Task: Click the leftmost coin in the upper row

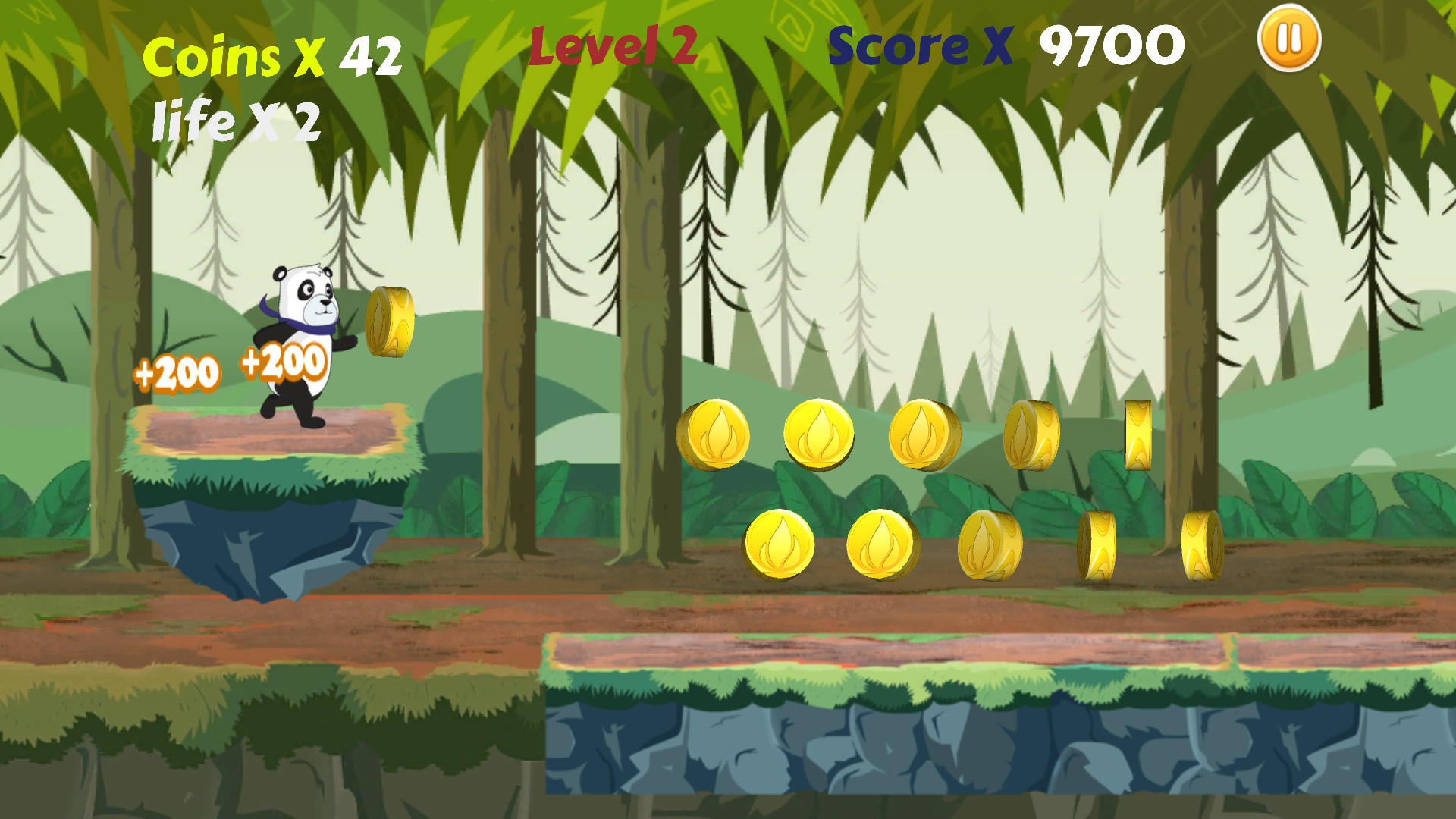Action: (717, 434)
